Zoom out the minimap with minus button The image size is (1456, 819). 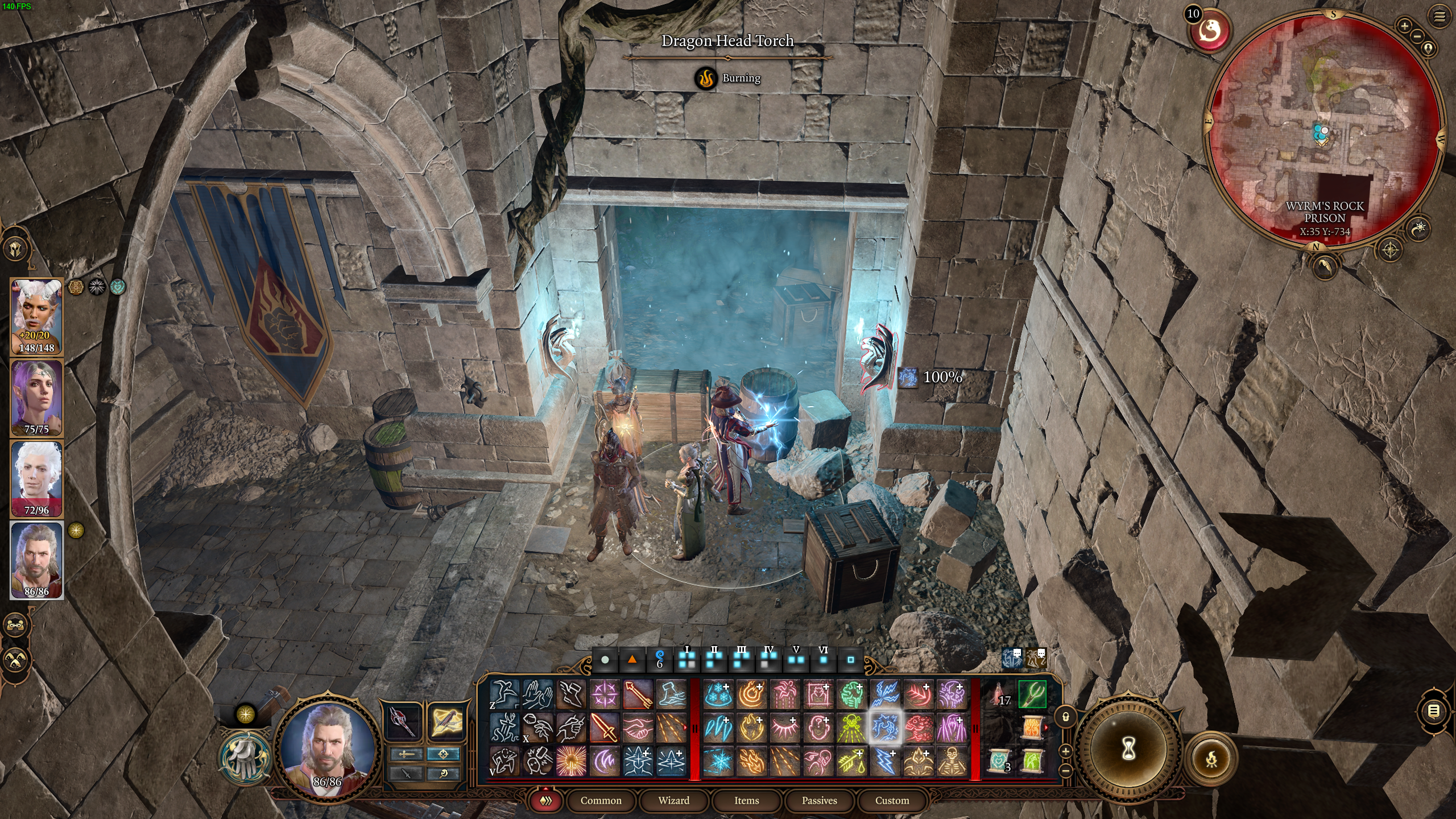(1417, 36)
